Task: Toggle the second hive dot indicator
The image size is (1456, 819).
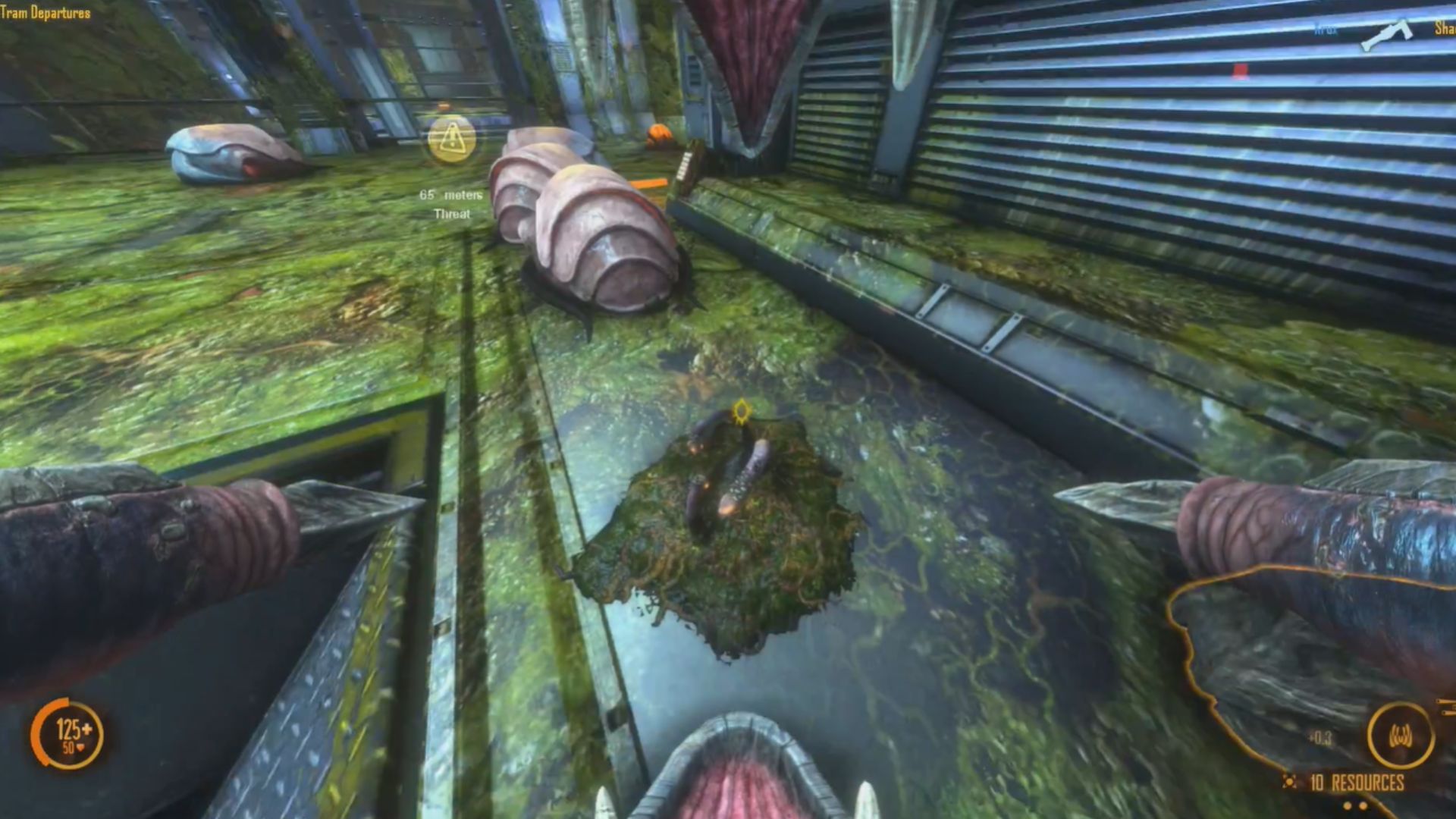Action: click(x=1363, y=808)
